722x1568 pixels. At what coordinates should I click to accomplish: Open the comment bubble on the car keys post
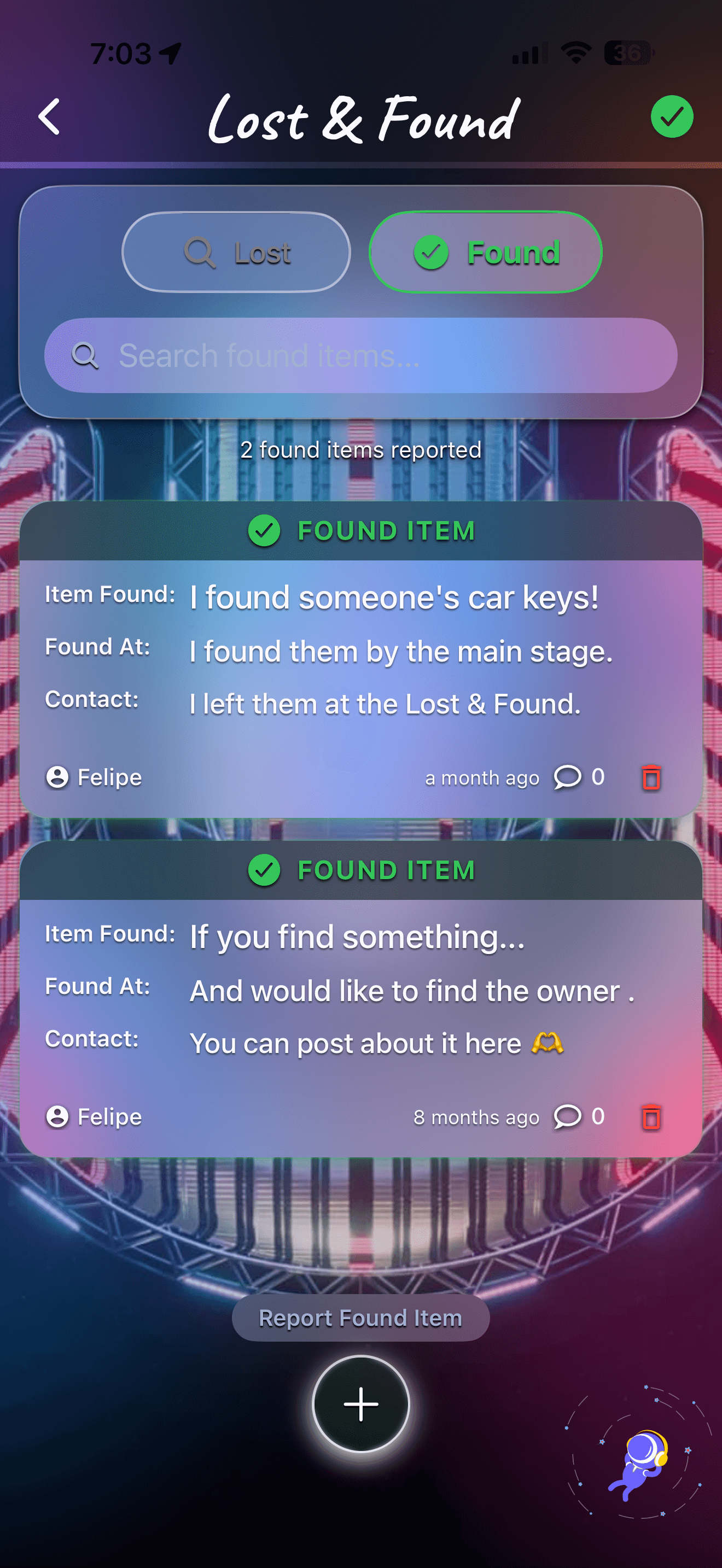pyautogui.click(x=569, y=777)
